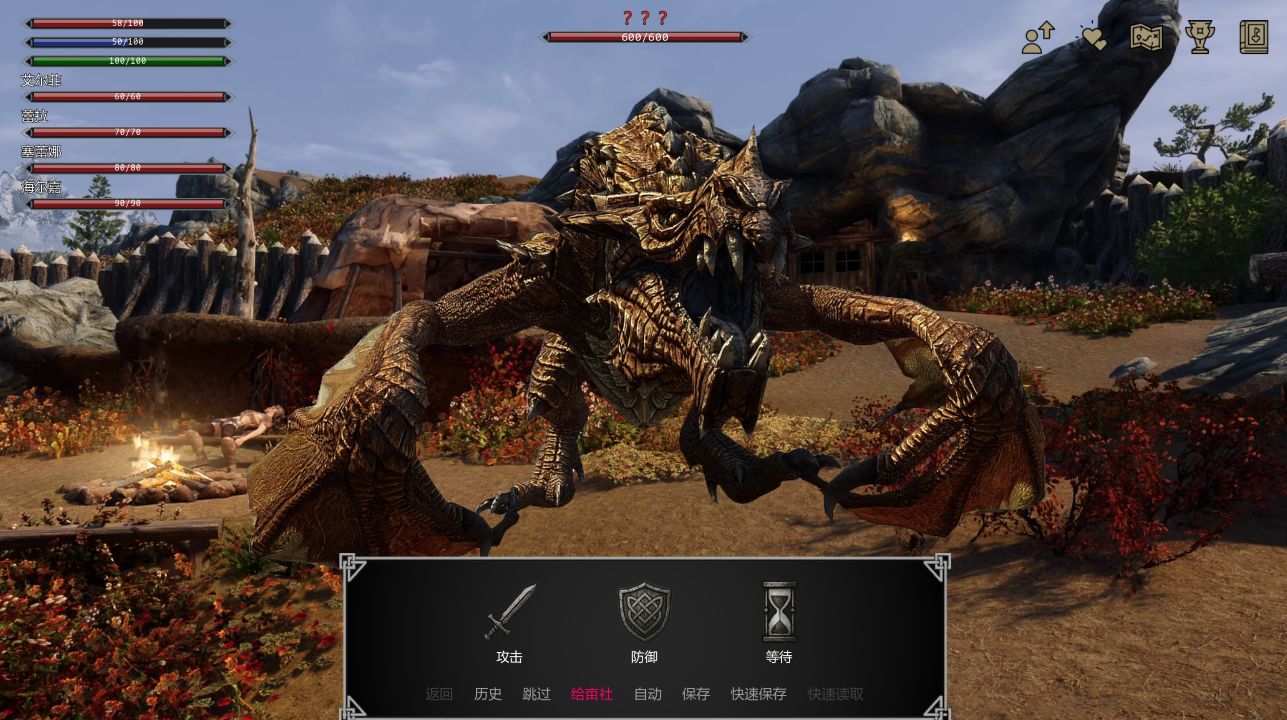This screenshot has height=720, width=1287.
Task: Choose the hourglass Wait (等待) icon
Action: coord(779,611)
